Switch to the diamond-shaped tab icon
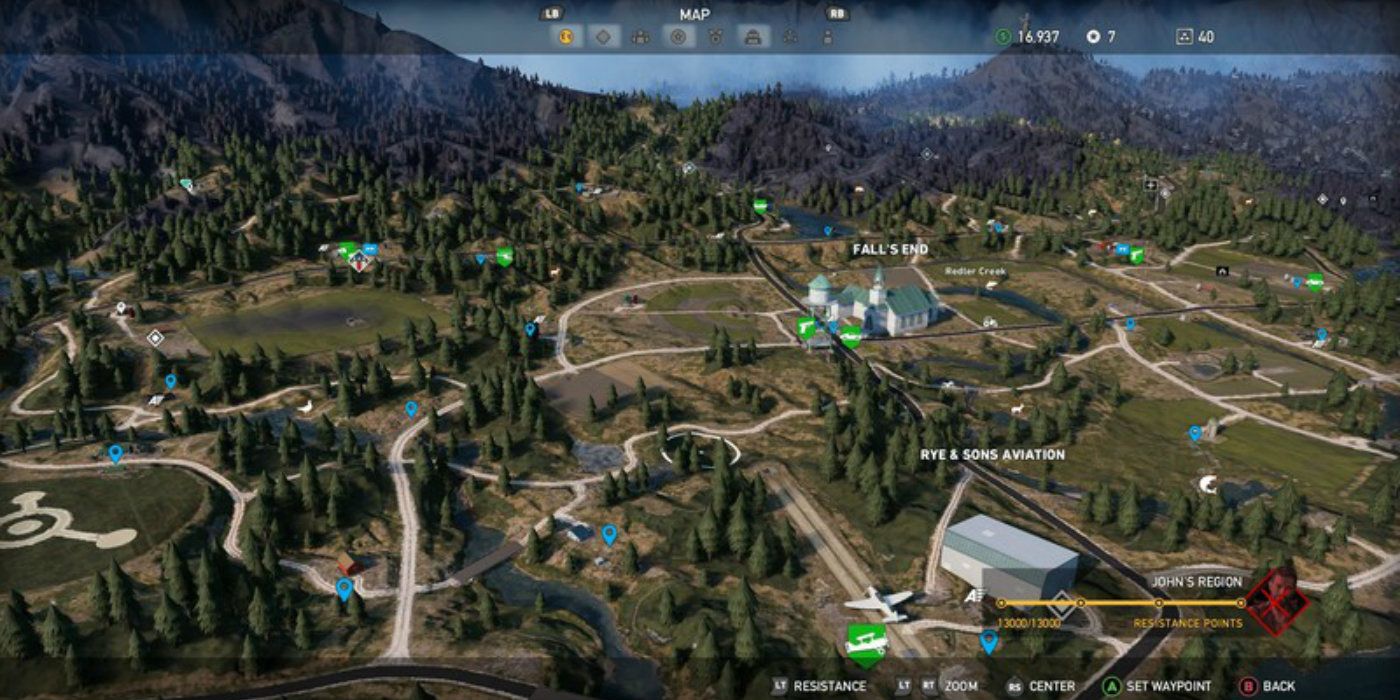1400x700 pixels. [603, 37]
